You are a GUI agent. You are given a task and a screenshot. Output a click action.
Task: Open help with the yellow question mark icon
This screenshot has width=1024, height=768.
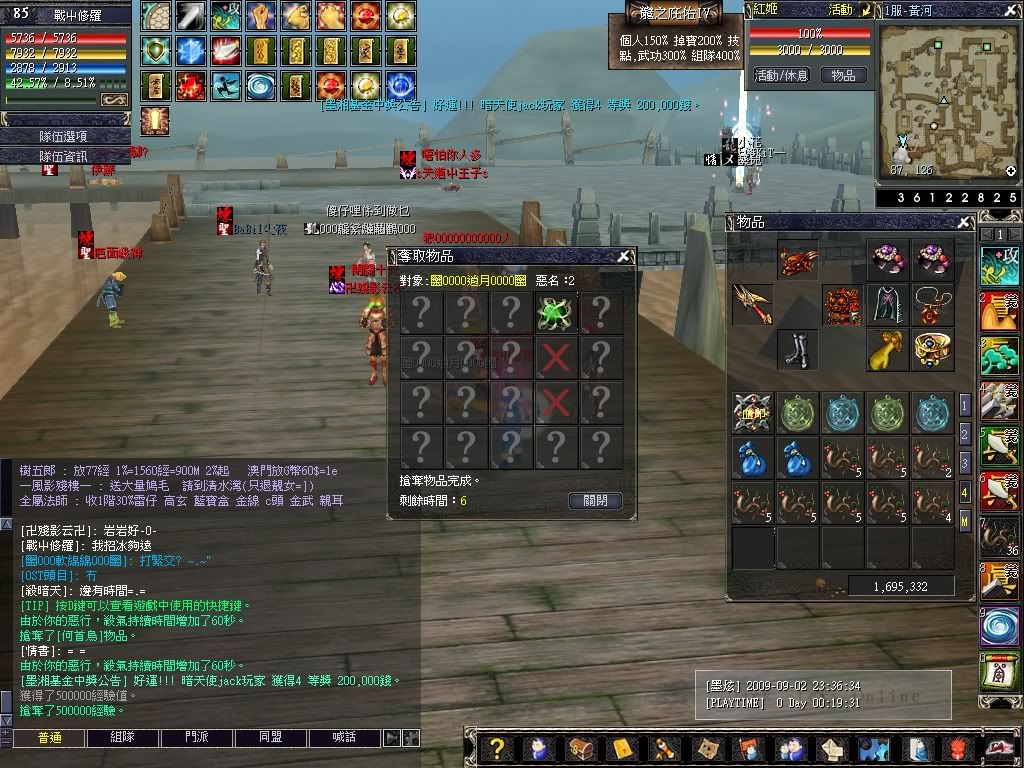(x=495, y=748)
